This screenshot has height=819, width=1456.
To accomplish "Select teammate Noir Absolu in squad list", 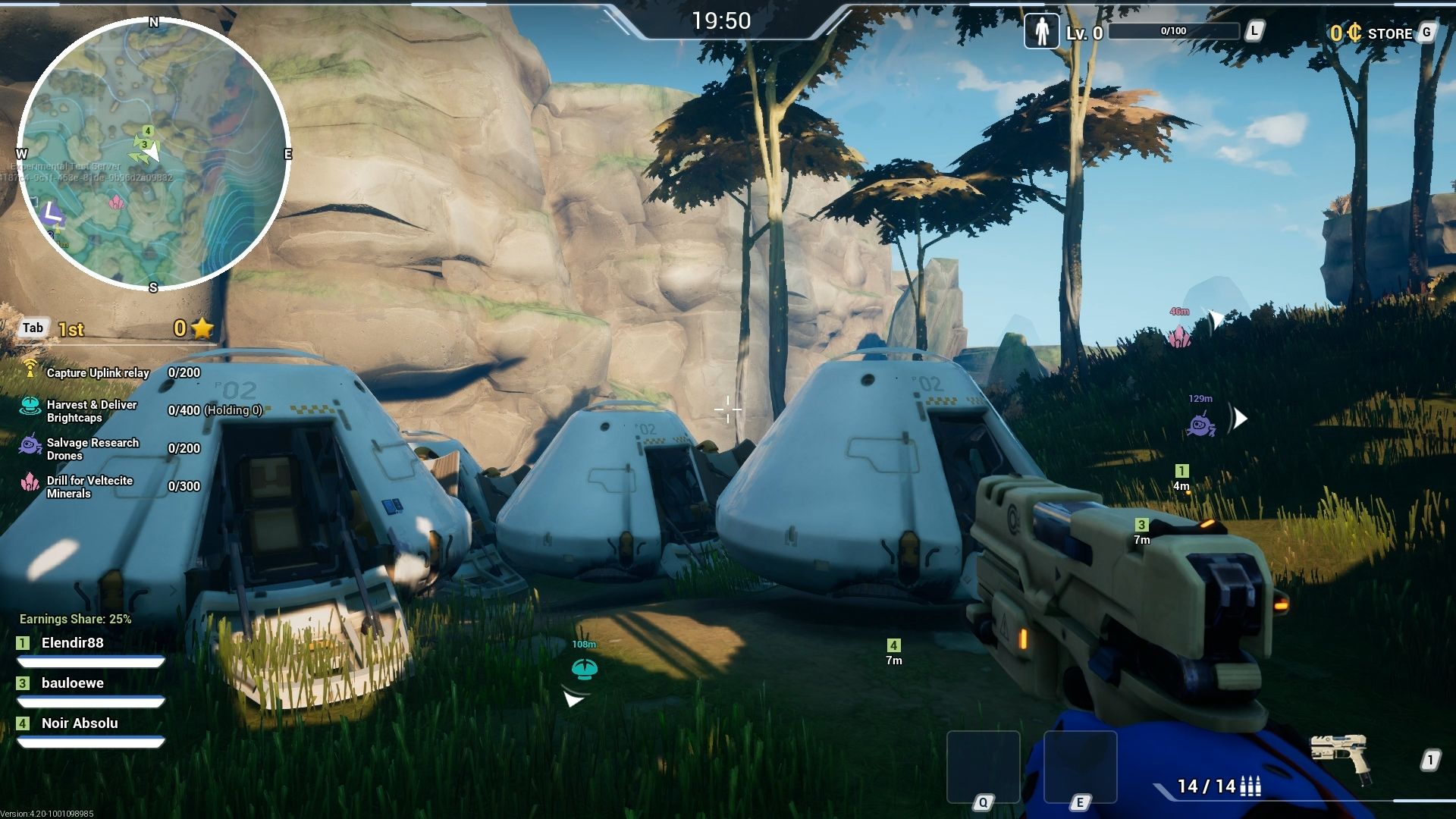I will 80,723.
